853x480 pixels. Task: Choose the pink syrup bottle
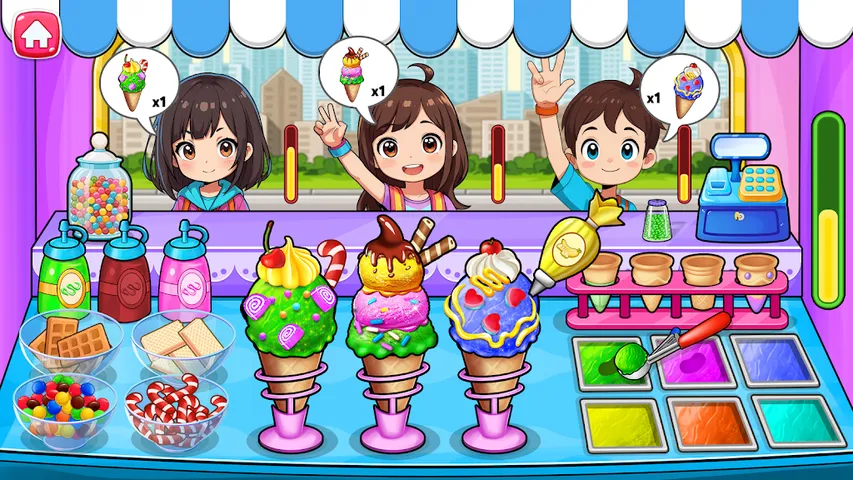[x=185, y=275]
